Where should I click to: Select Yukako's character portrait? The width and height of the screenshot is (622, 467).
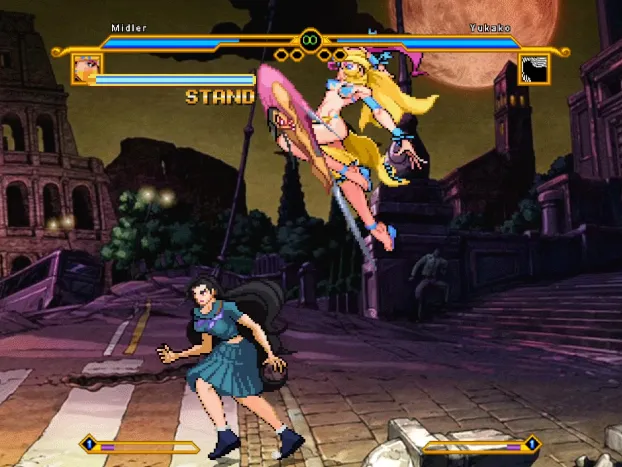coord(534,69)
